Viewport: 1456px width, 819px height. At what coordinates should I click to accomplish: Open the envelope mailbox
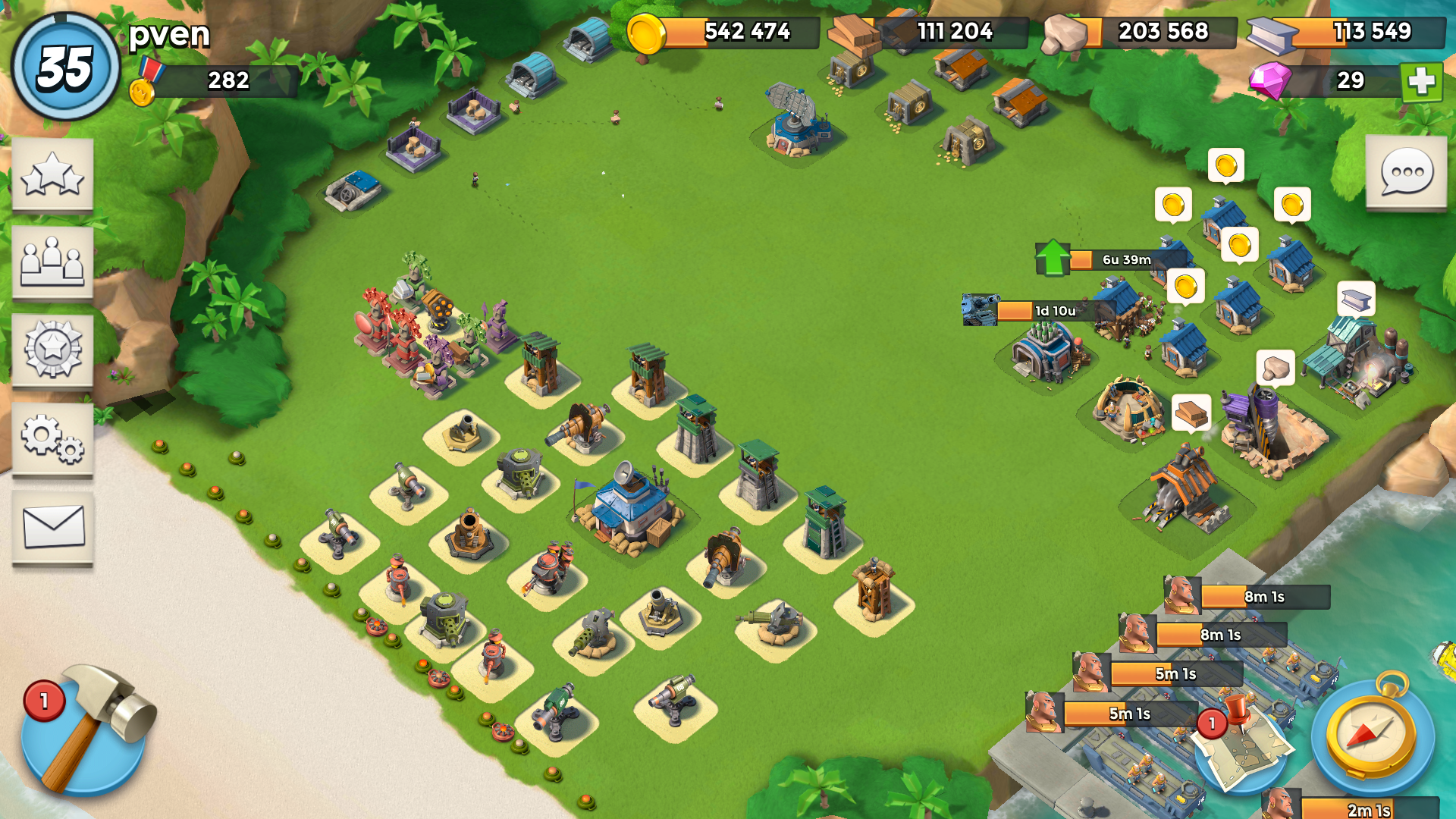[x=52, y=527]
